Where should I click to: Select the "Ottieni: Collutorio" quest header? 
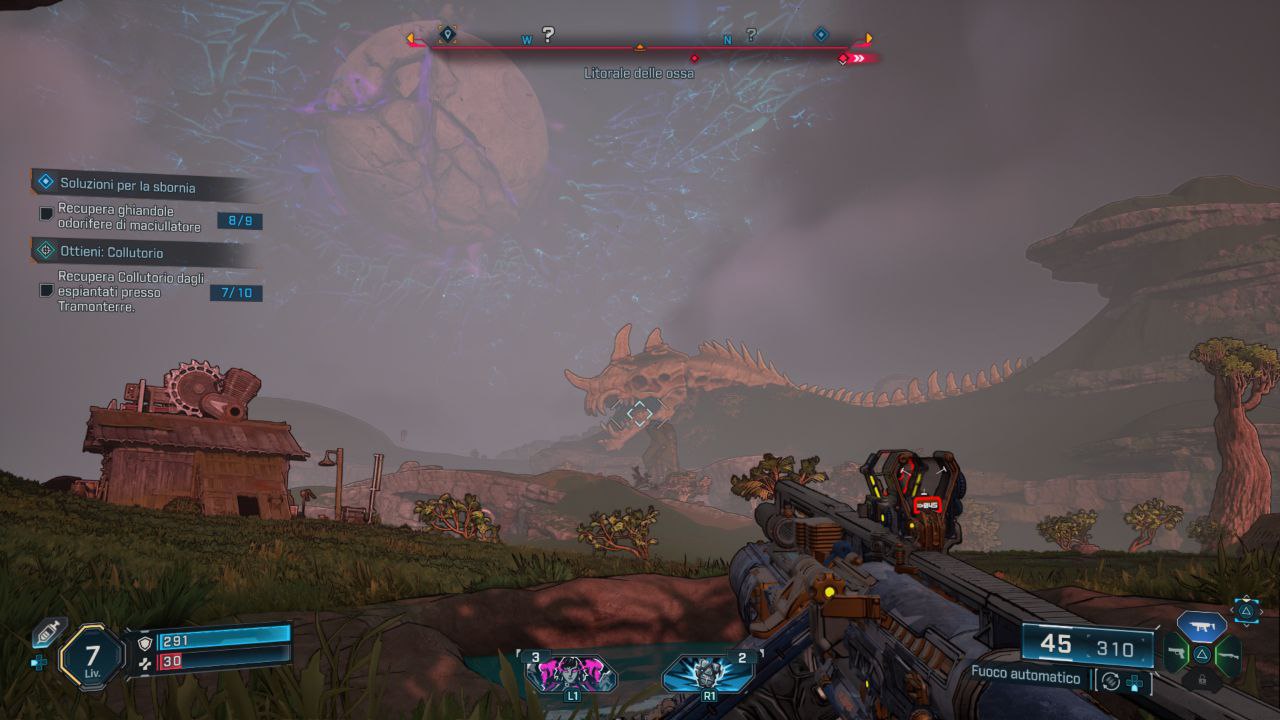click(111, 253)
